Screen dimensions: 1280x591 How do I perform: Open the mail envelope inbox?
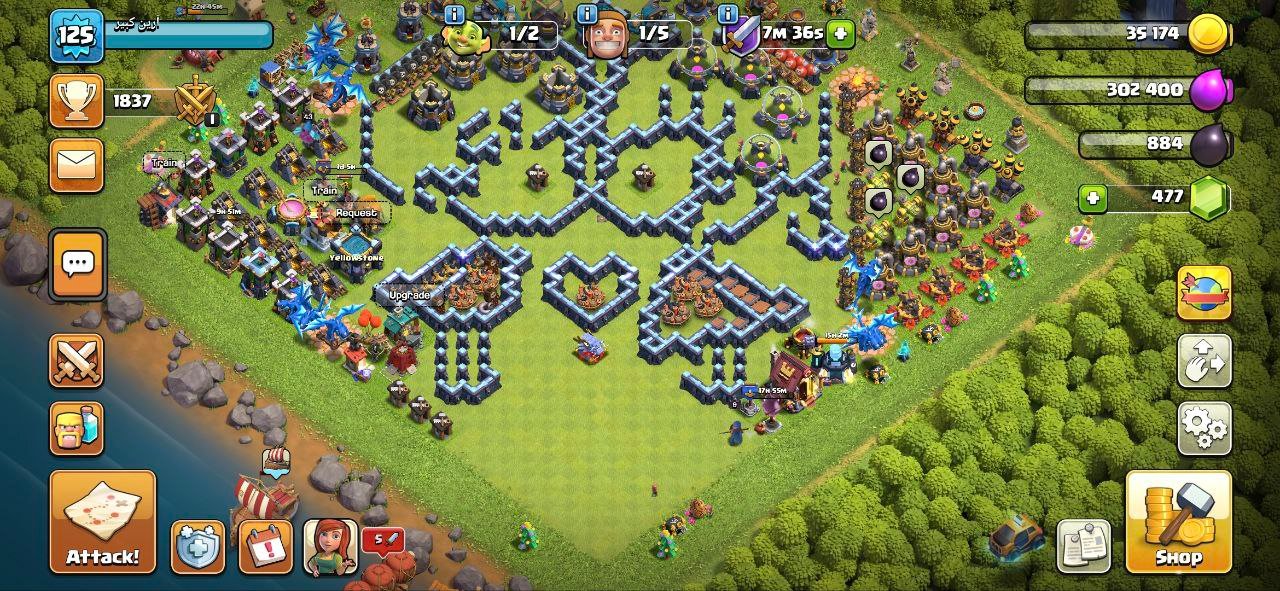(x=77, y=165)
